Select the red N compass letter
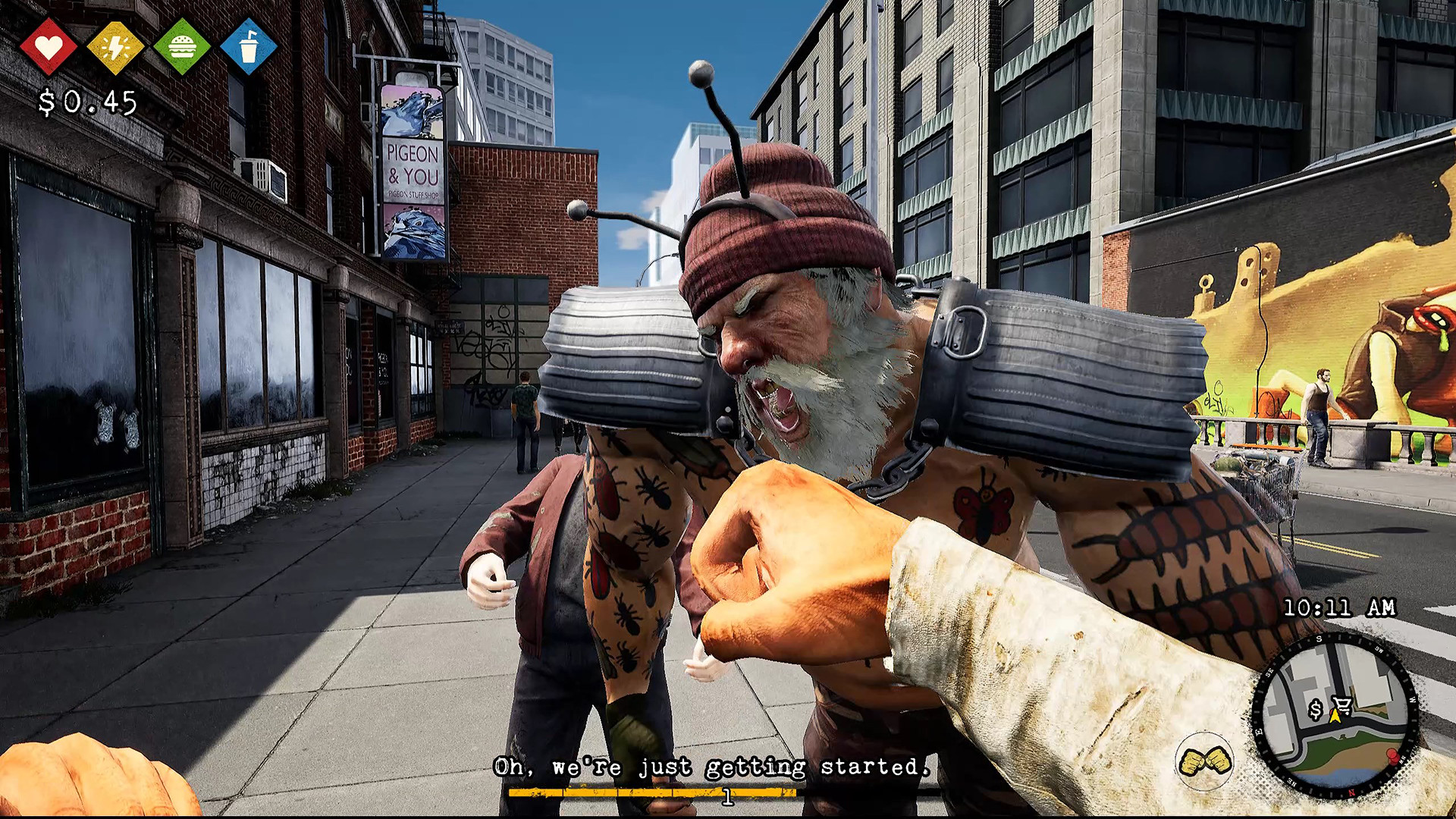 1351,792
